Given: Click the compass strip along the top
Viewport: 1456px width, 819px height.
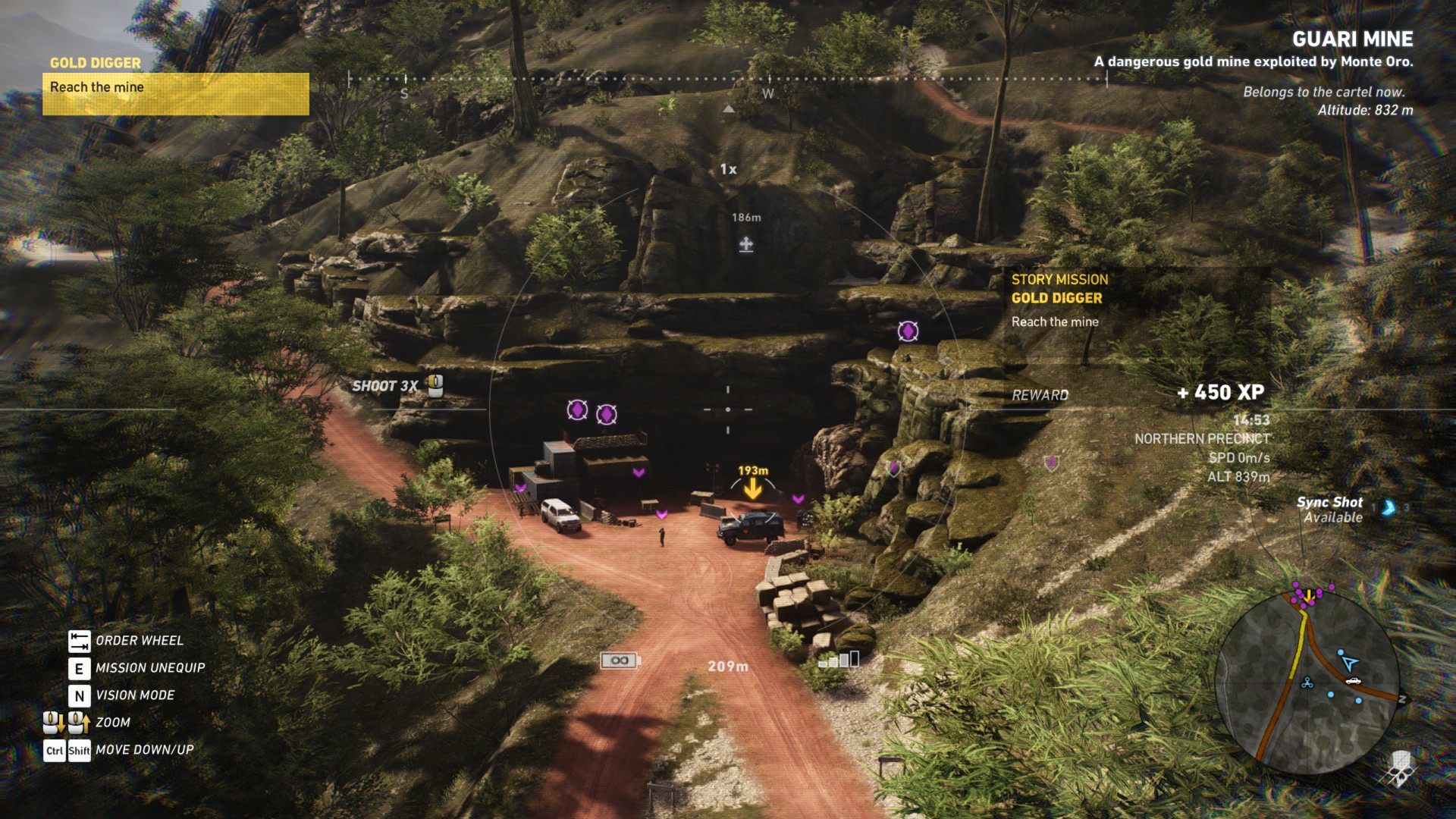Looking at the screenshot, I should pyautogui.click(x=728, y=79).
